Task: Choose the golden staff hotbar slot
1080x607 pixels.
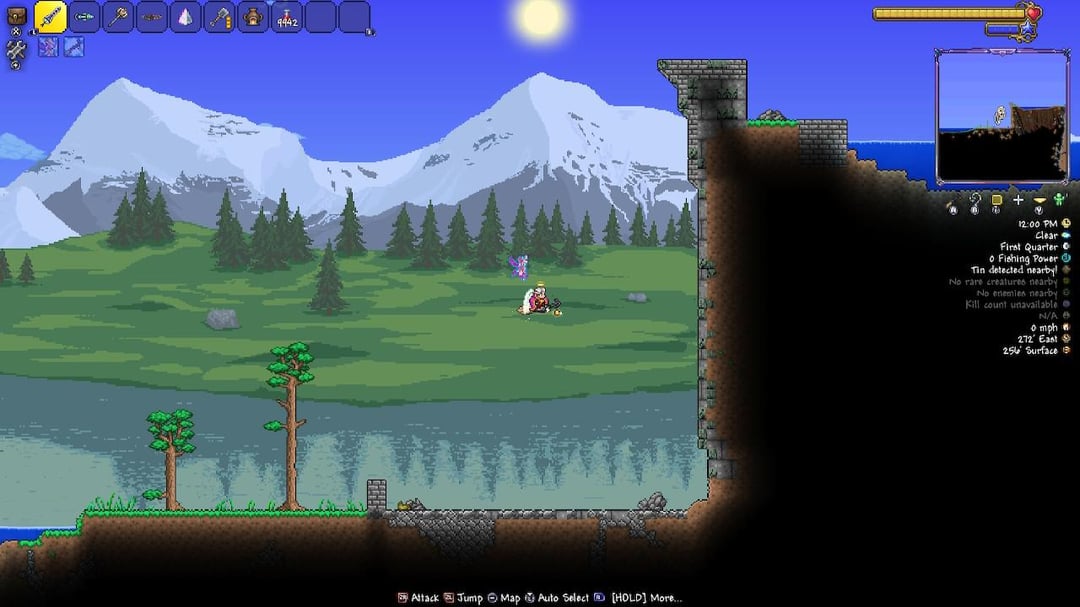Action: [118, 17]
